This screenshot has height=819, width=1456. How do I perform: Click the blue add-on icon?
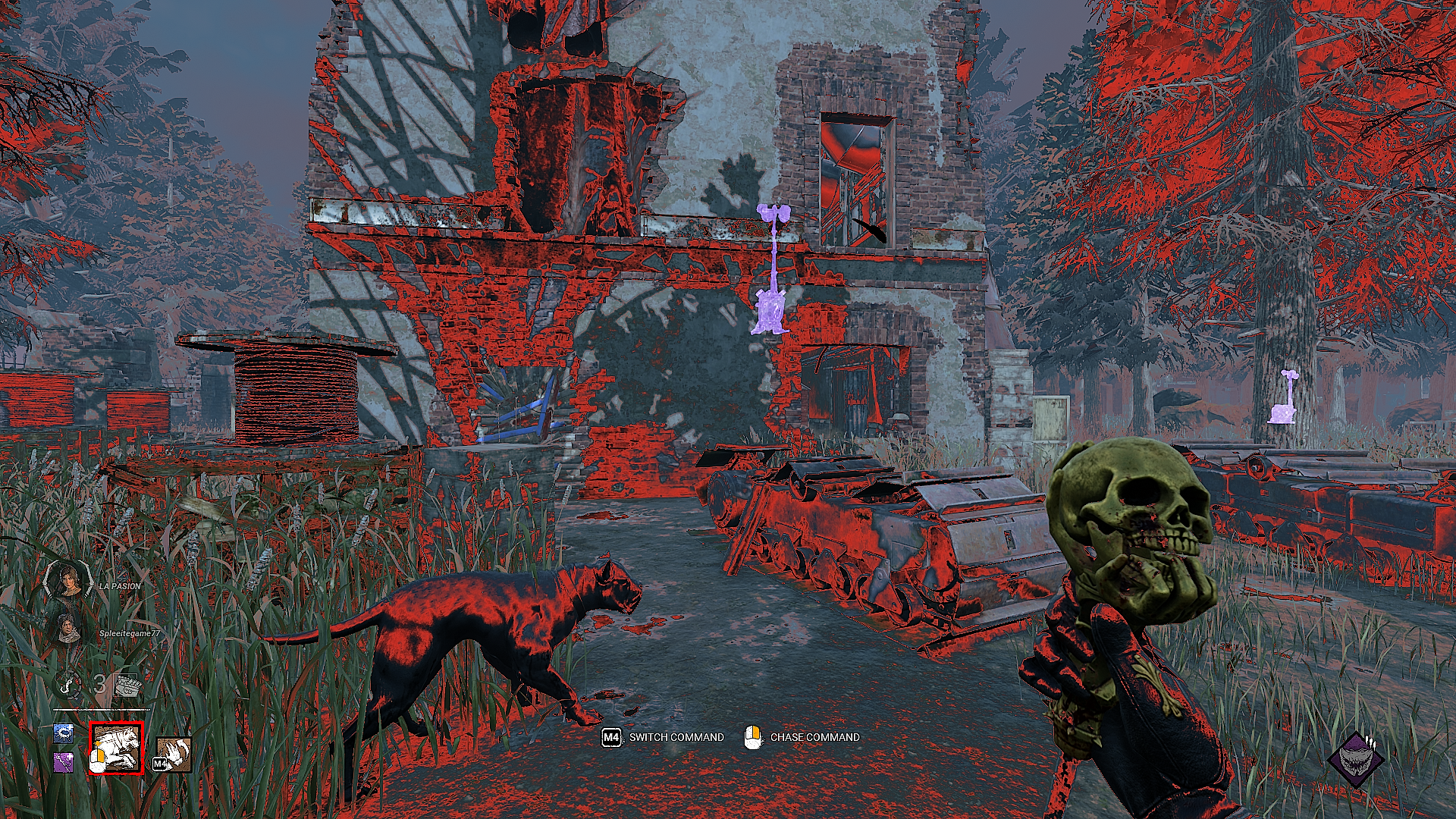64,733
